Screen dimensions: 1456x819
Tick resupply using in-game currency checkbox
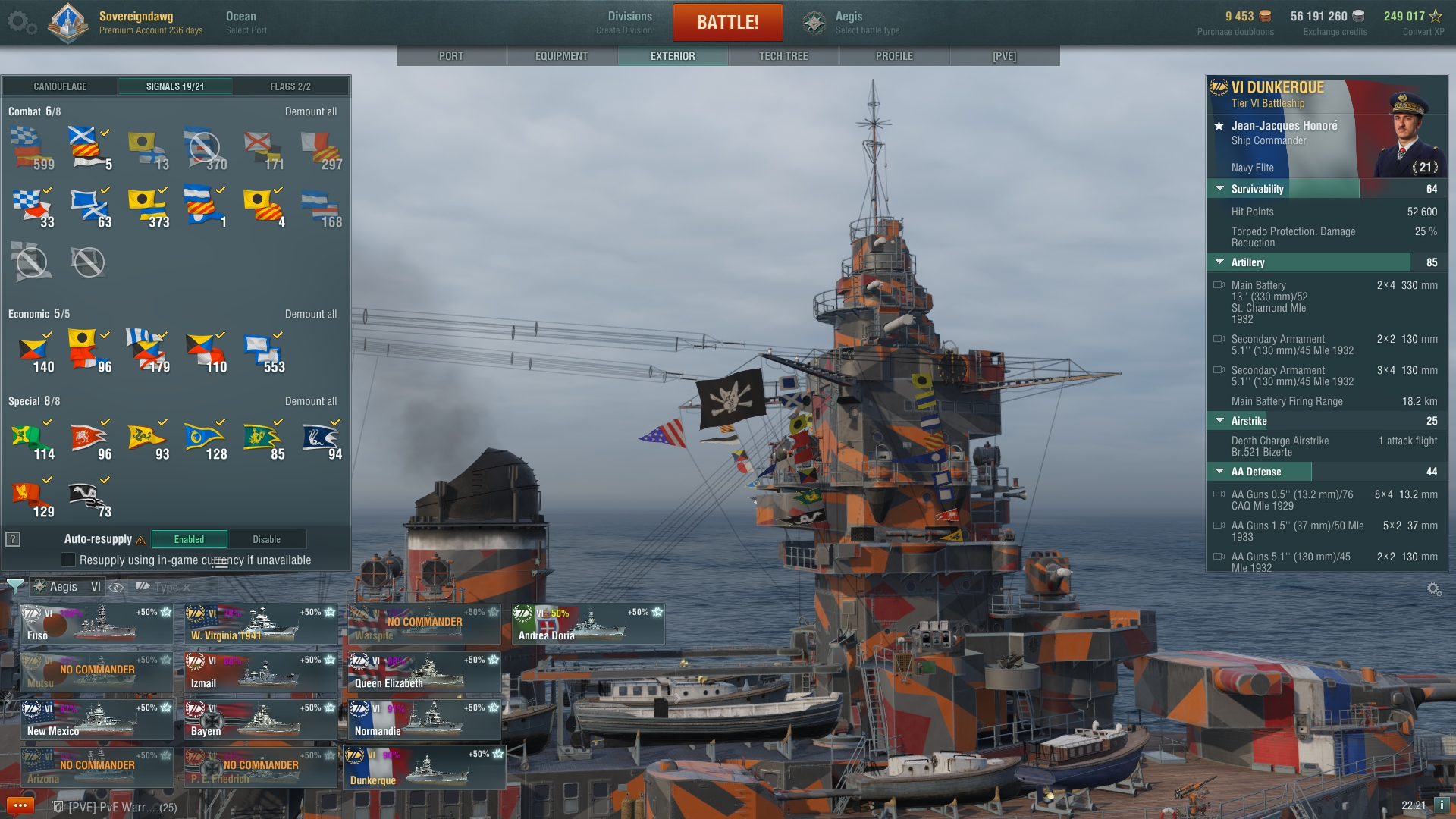tap(68, 560)
